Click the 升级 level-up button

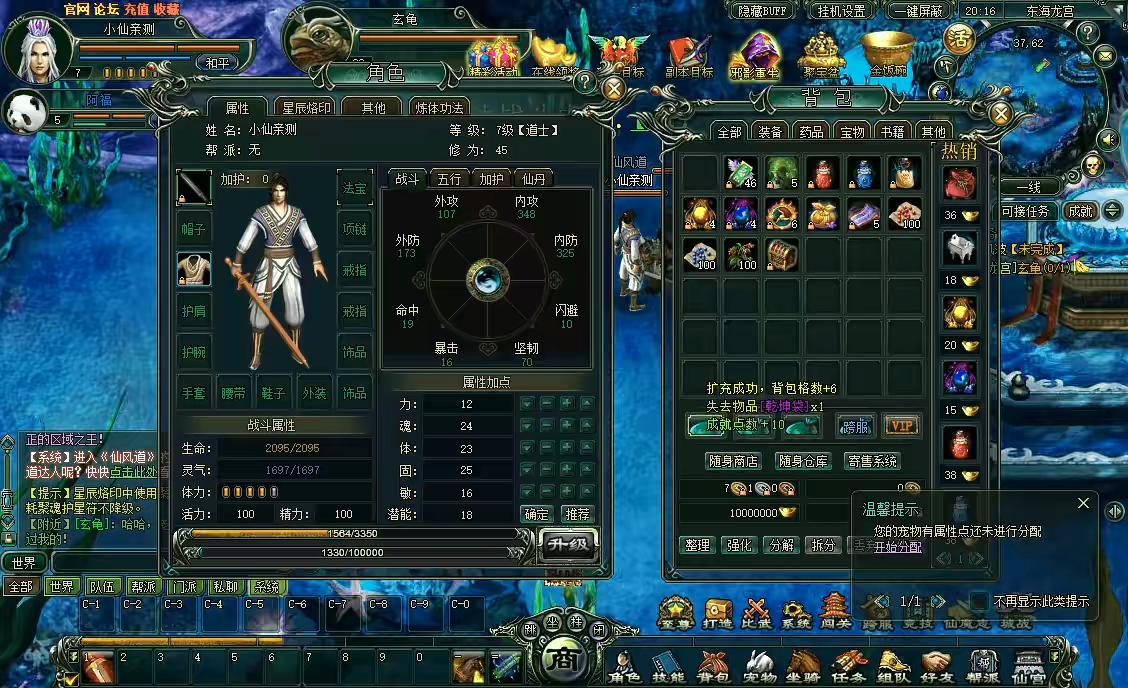click(568, 545)
